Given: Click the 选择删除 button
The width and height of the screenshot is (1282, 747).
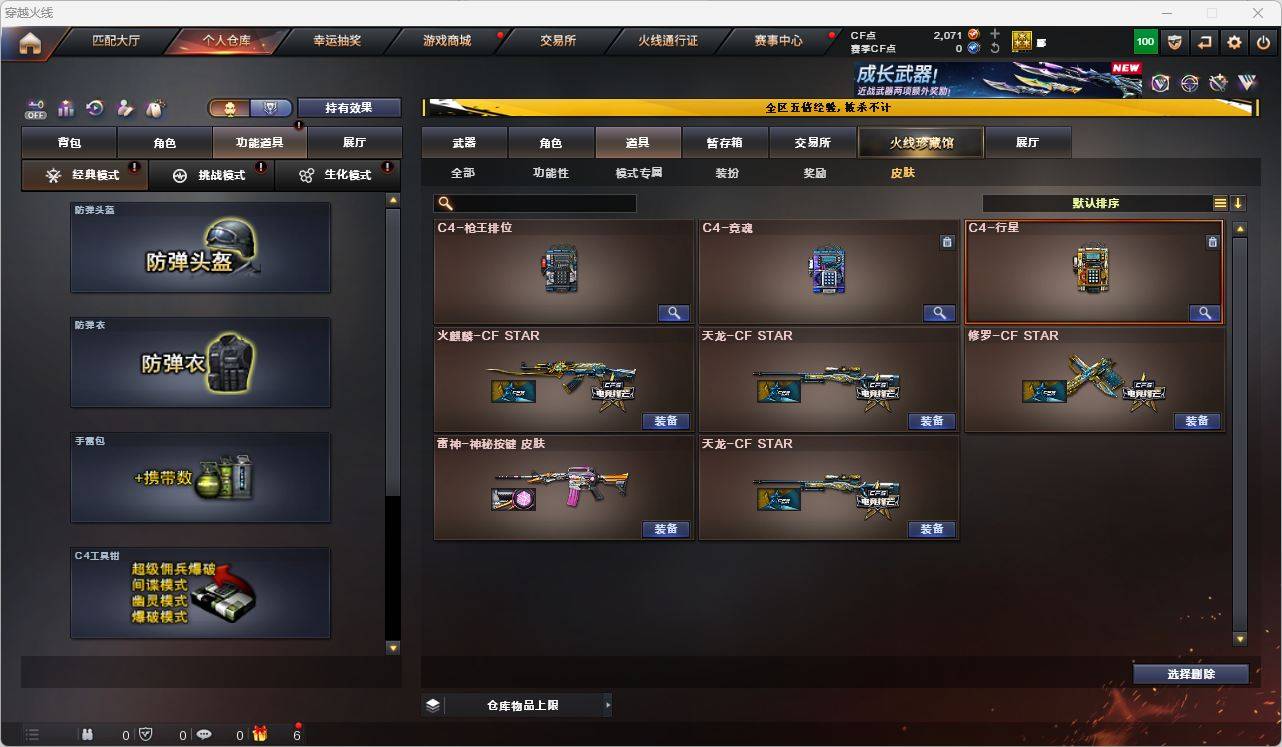Looking at the screenshot, I should [x=1190, y=674].
